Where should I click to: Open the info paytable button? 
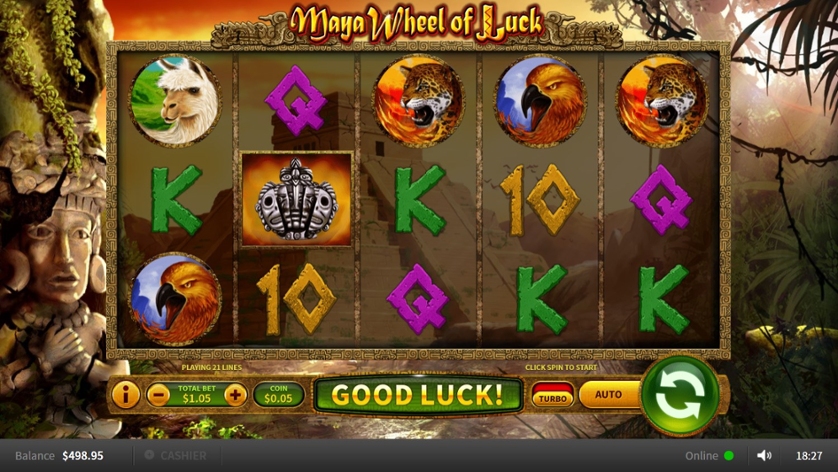click(125, 395)
